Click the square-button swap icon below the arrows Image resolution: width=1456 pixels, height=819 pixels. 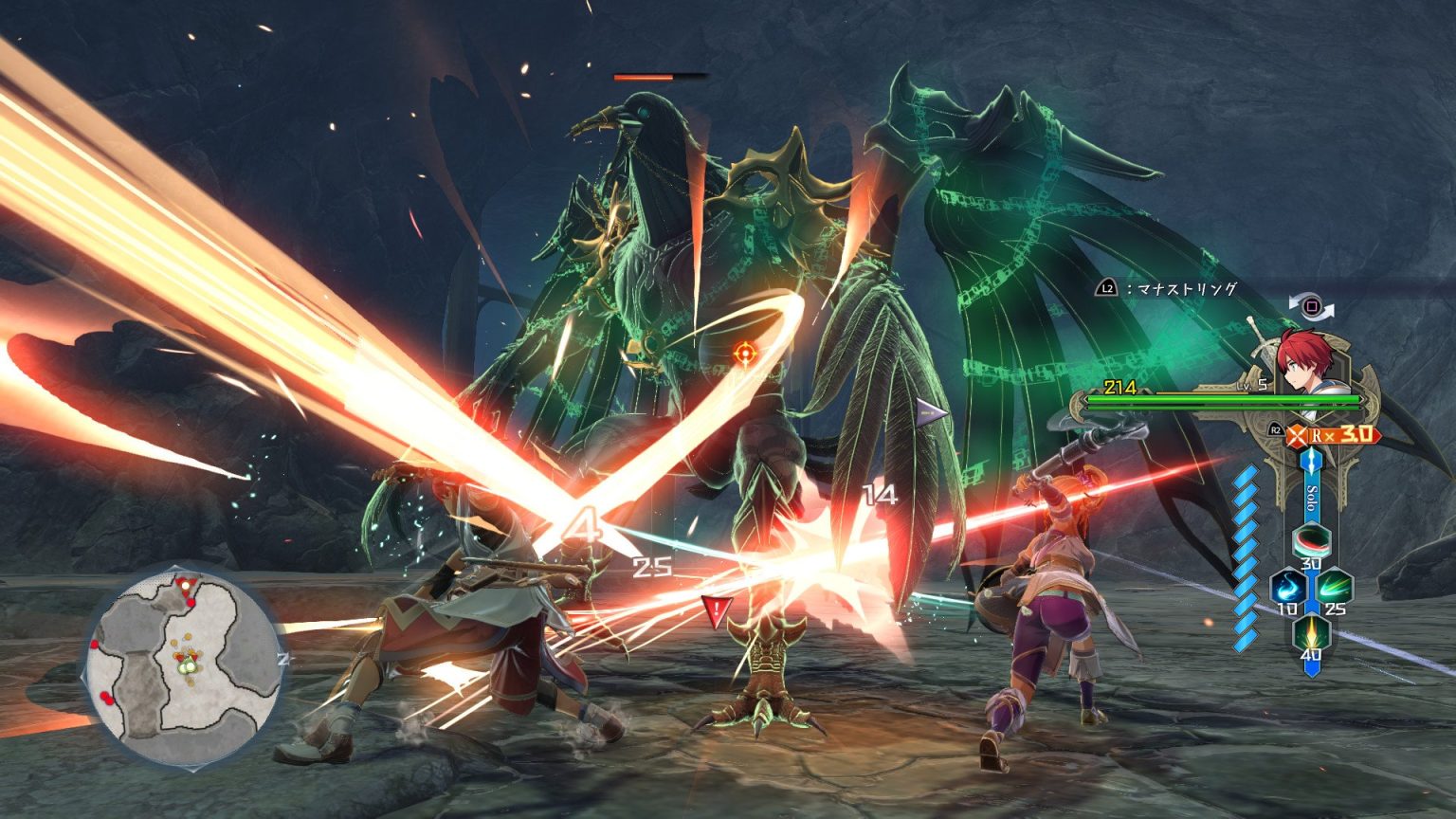click(1311, 306)
